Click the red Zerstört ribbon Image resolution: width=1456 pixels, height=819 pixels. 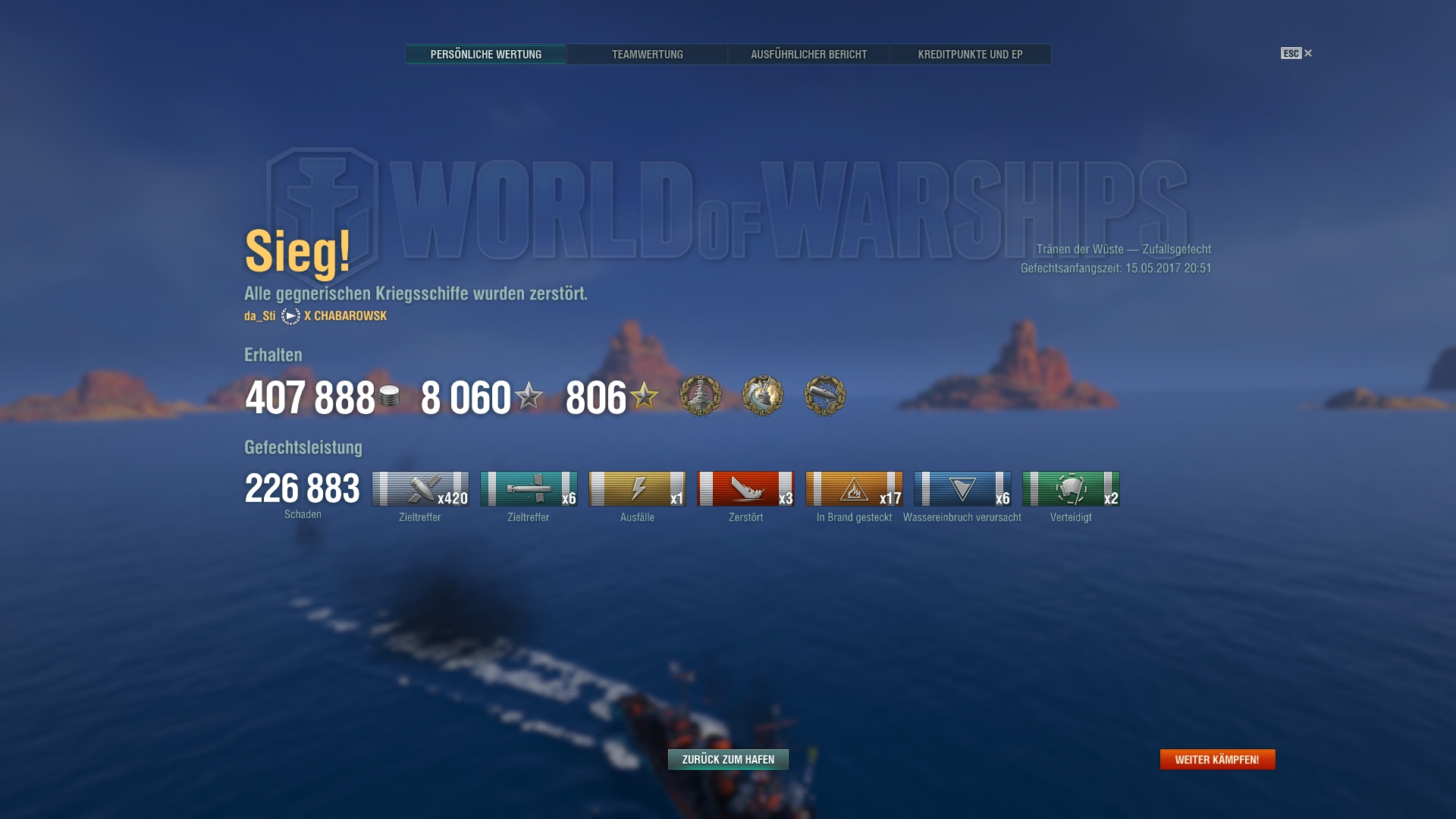(x=745, y=489)
